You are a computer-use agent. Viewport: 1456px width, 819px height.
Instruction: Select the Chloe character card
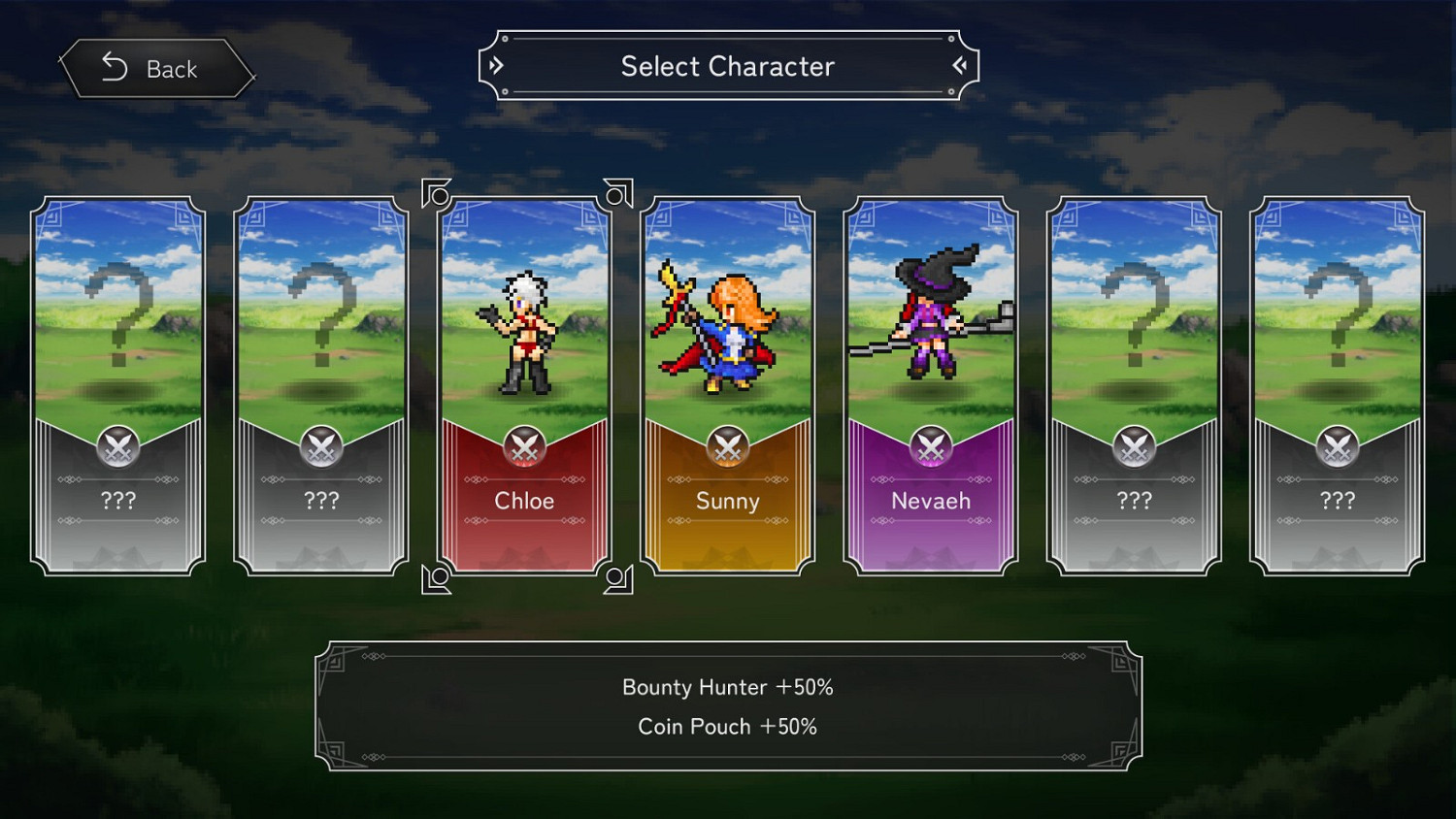tap(524, 383)
